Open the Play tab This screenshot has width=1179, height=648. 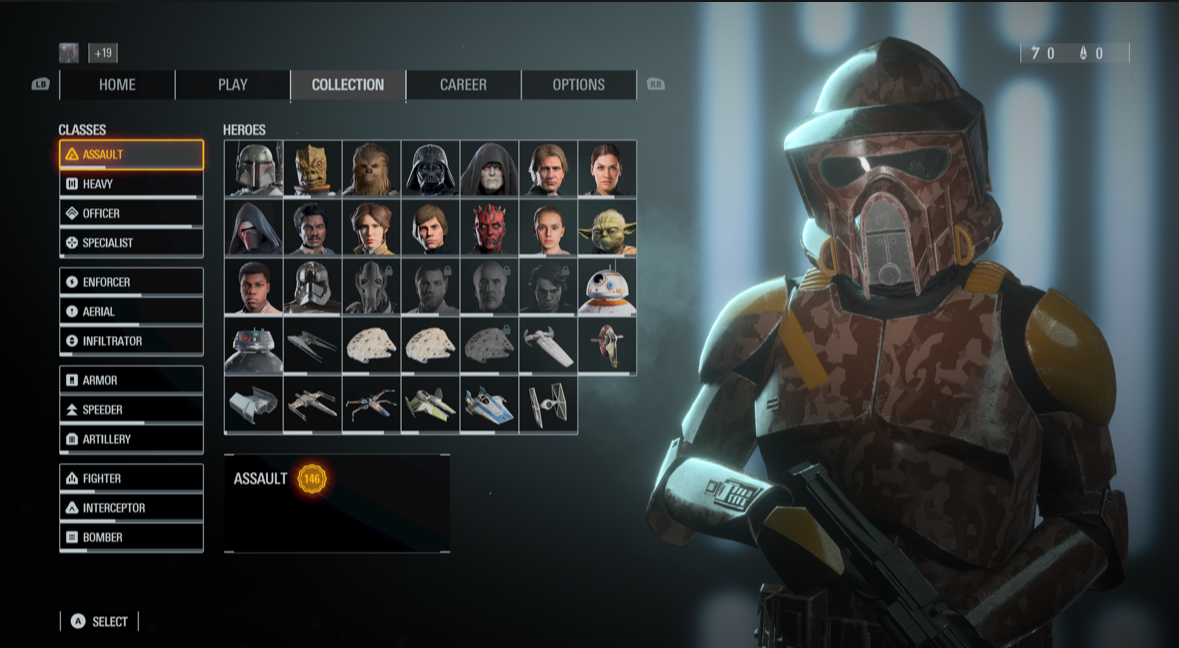[x=233, y=85]
